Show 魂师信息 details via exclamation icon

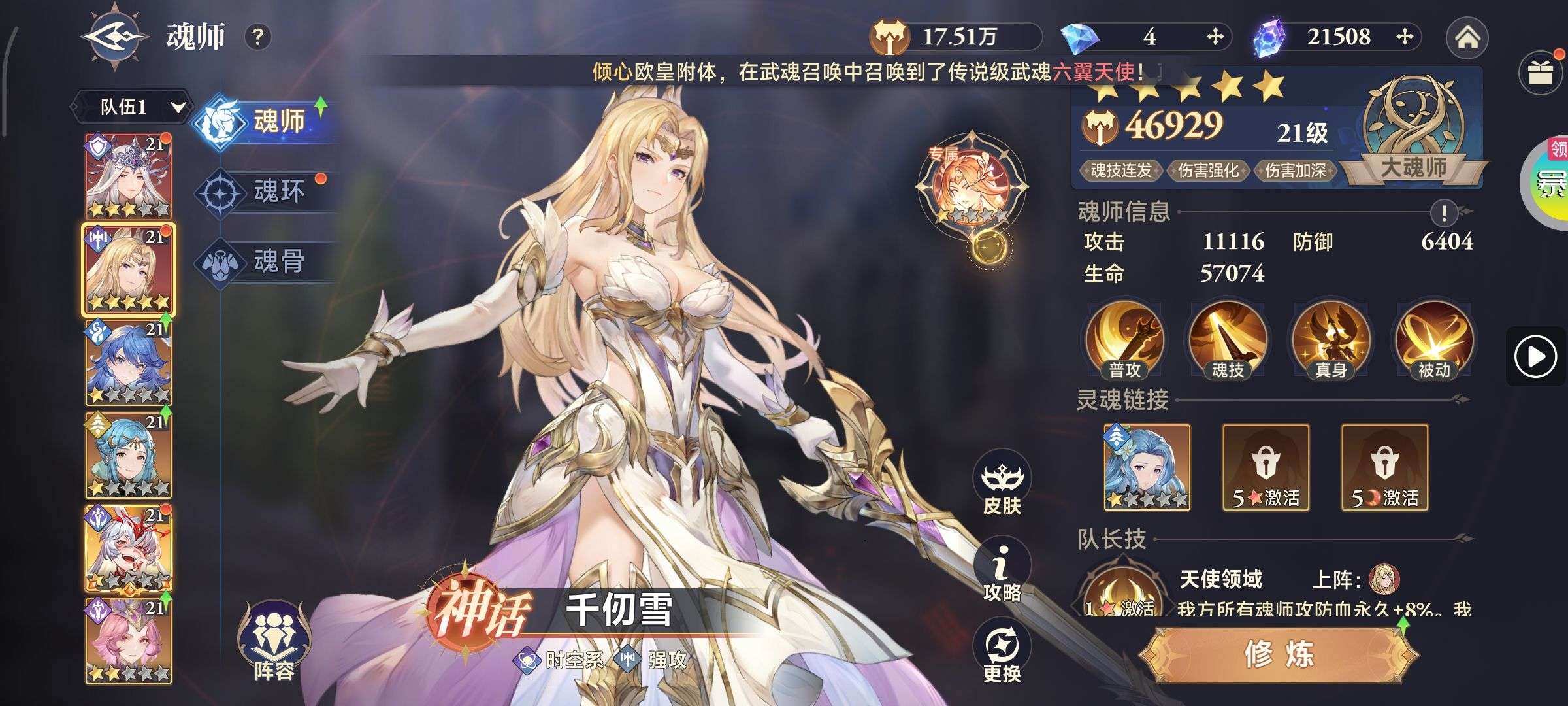click(x=1444, y=212)
